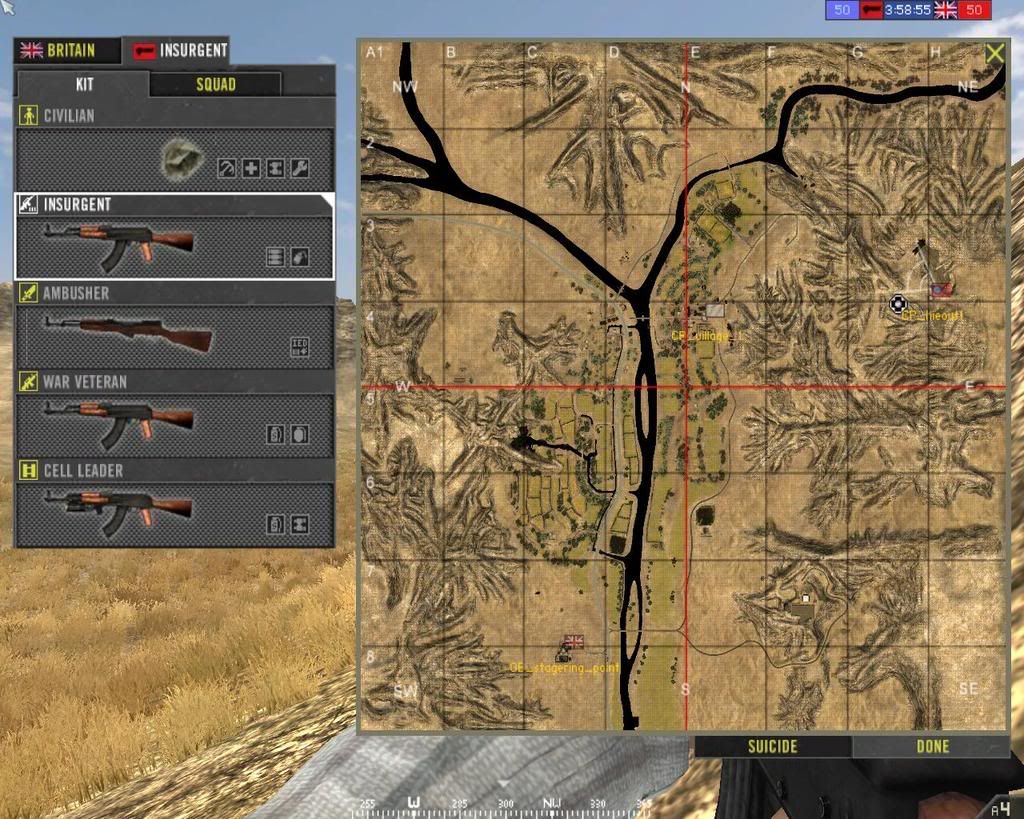Click the village control point marker
The image size is (1024, 819).
[x=715, y=312]
